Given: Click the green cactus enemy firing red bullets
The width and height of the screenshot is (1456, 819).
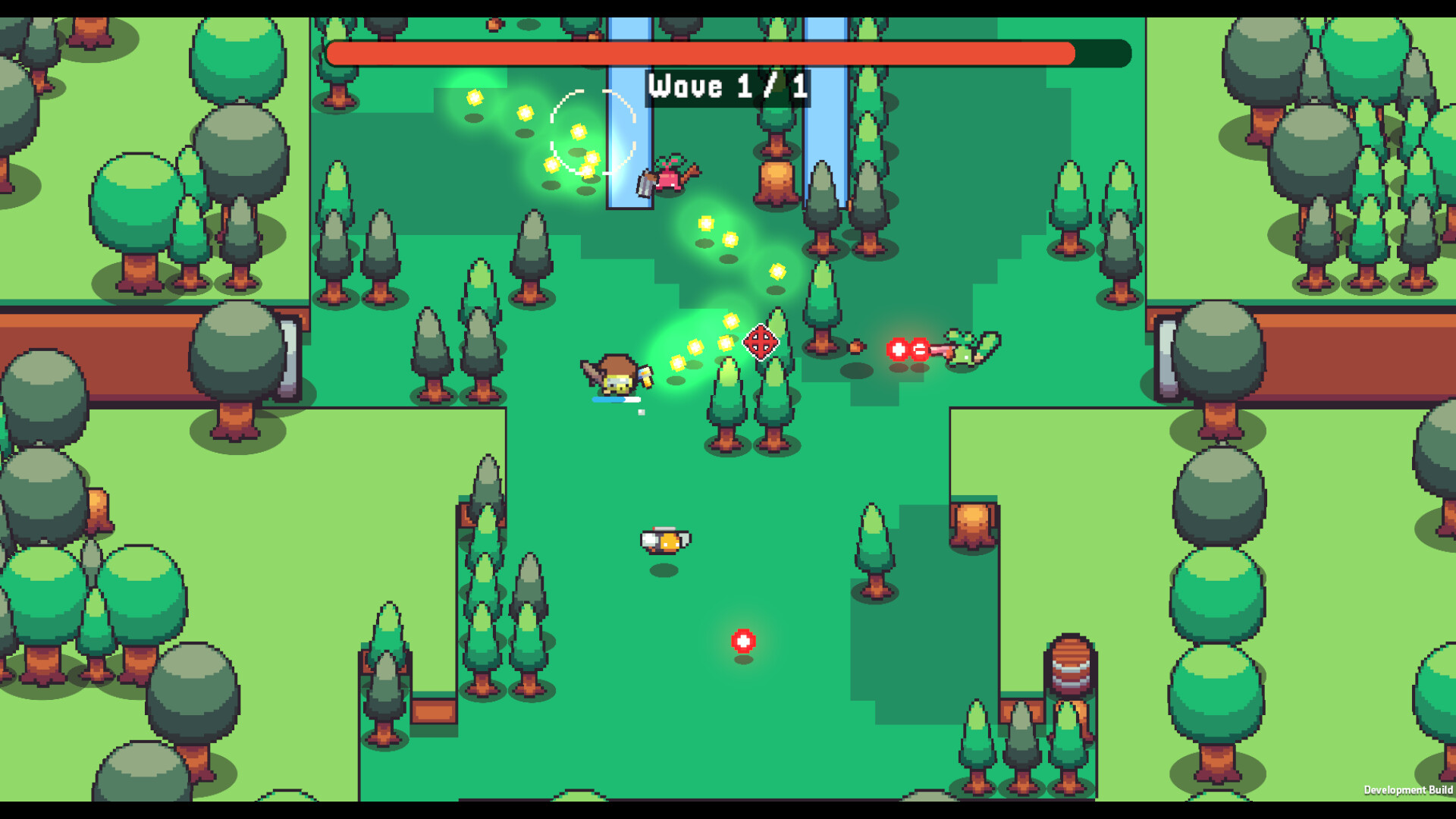Looking at the screenshot, I should click(x=967, y=349).
